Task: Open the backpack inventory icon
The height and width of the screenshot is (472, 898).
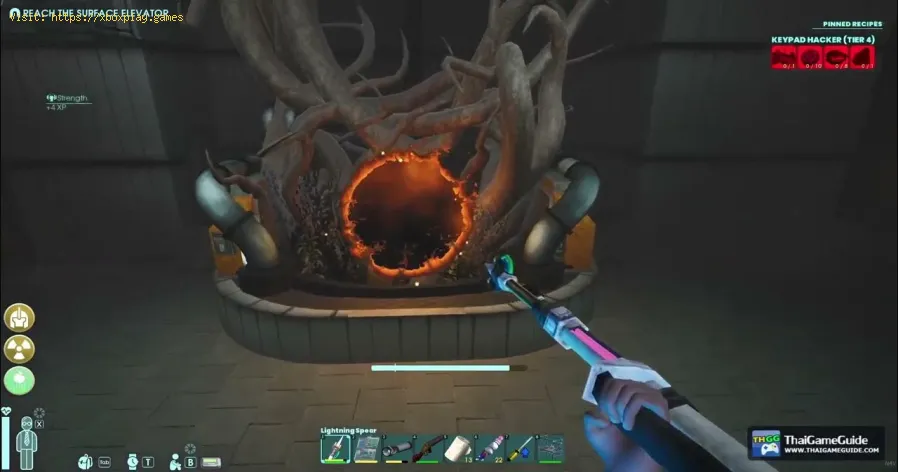Action: (x=86, y=462)
